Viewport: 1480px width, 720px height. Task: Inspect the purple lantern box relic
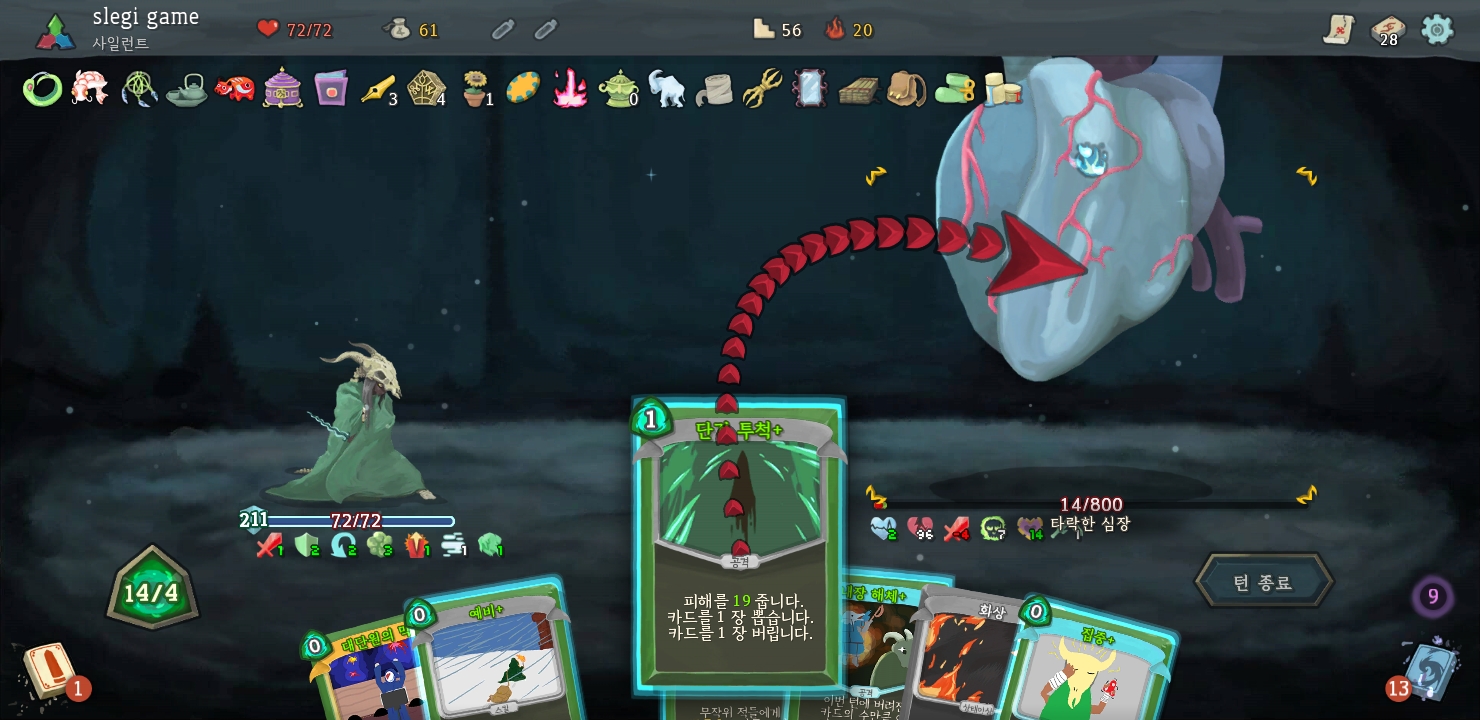click(283, 88)
